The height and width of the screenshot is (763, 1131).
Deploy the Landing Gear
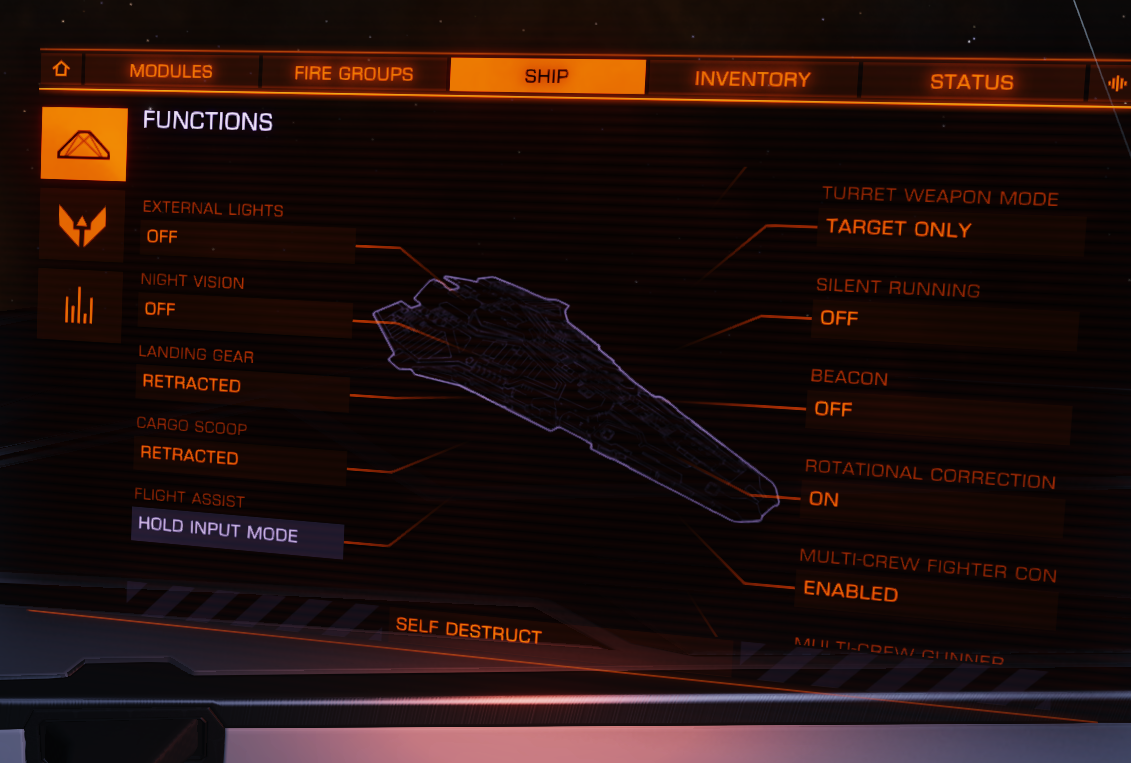tap(242, 387)
